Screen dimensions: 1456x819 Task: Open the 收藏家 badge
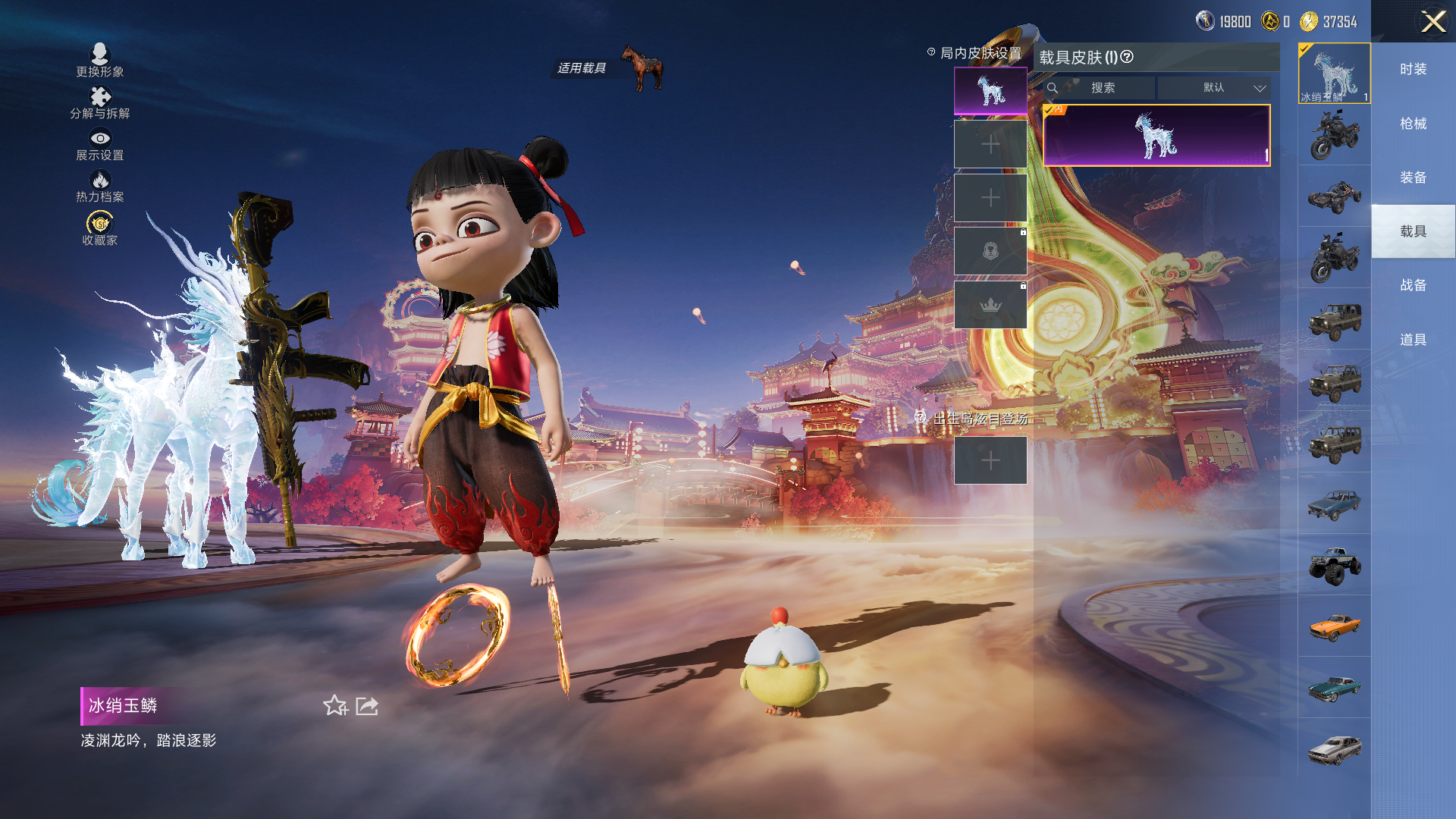[99, 228]
